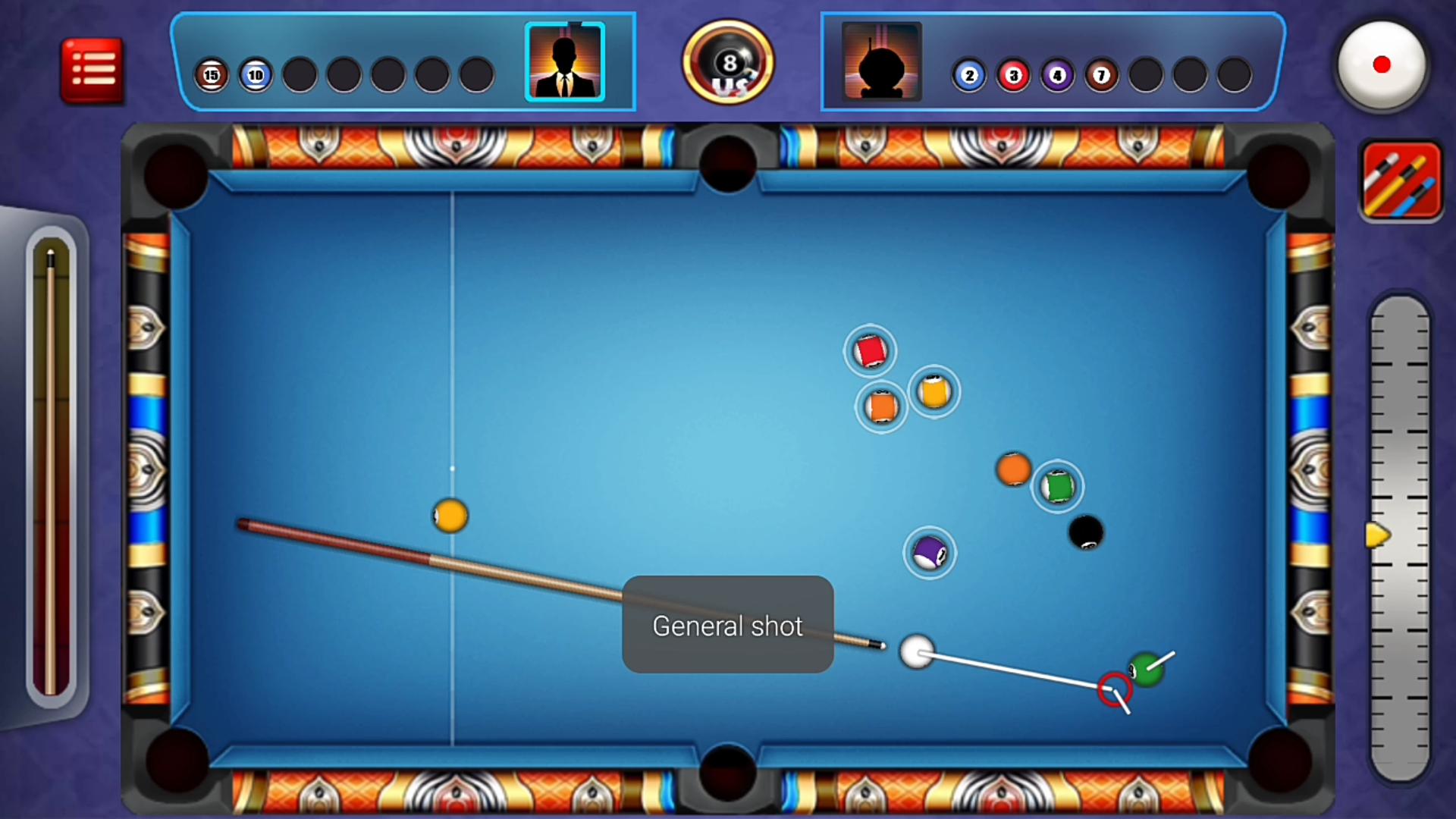Click opponent's blue 2-ball indicator

click(969, 75)
